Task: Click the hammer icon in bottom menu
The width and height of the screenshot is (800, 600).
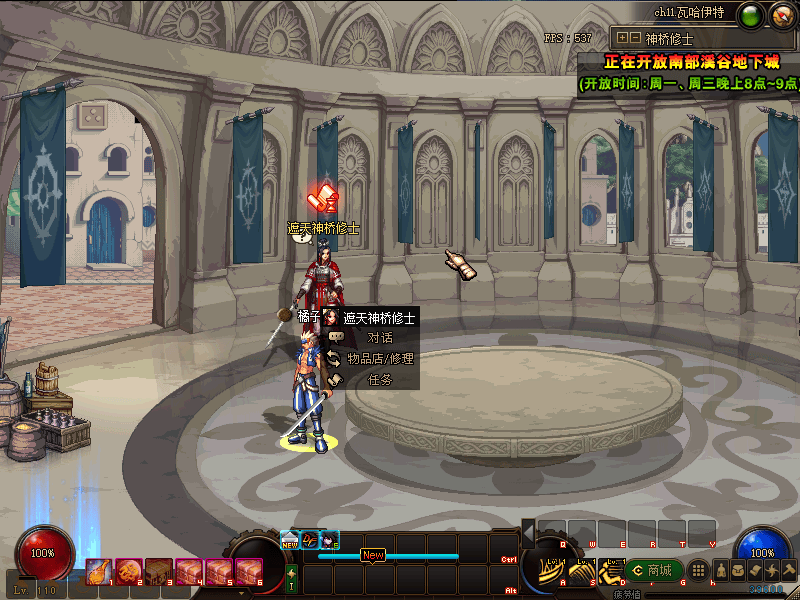Action: (788, 570)
